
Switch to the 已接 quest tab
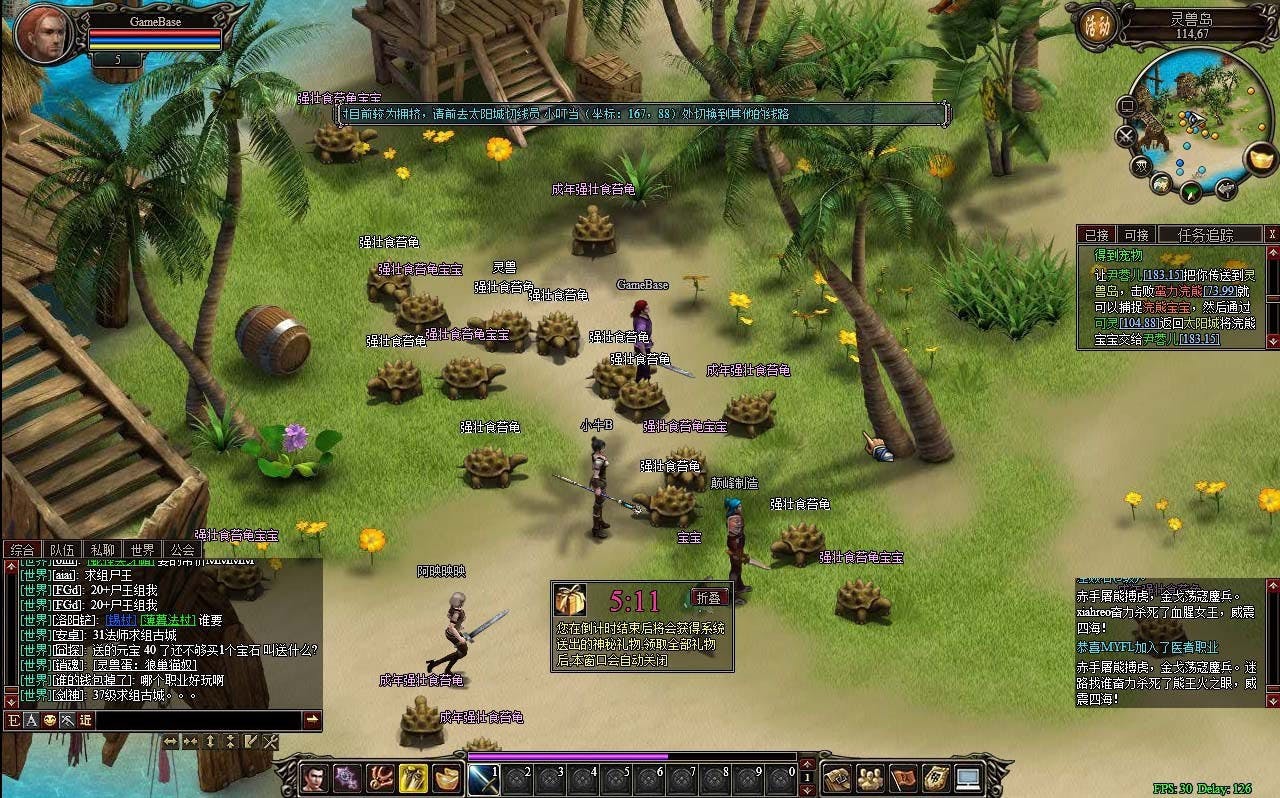coord(1097,235)
